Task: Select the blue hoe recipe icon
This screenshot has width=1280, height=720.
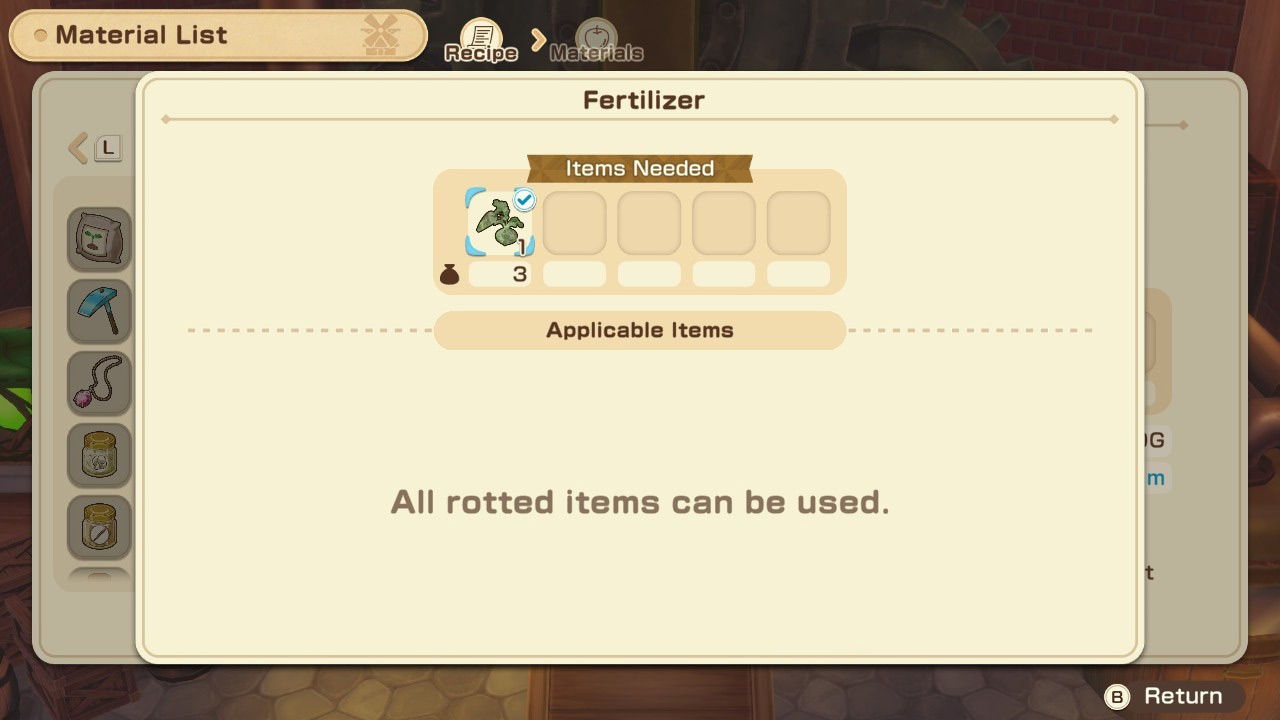Action: coord(99,311)
